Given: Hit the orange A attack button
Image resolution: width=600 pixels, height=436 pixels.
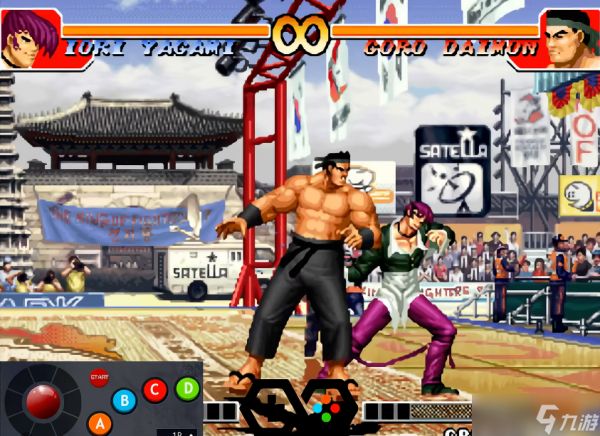Looking at the screenshot, I should pos(98,422).
